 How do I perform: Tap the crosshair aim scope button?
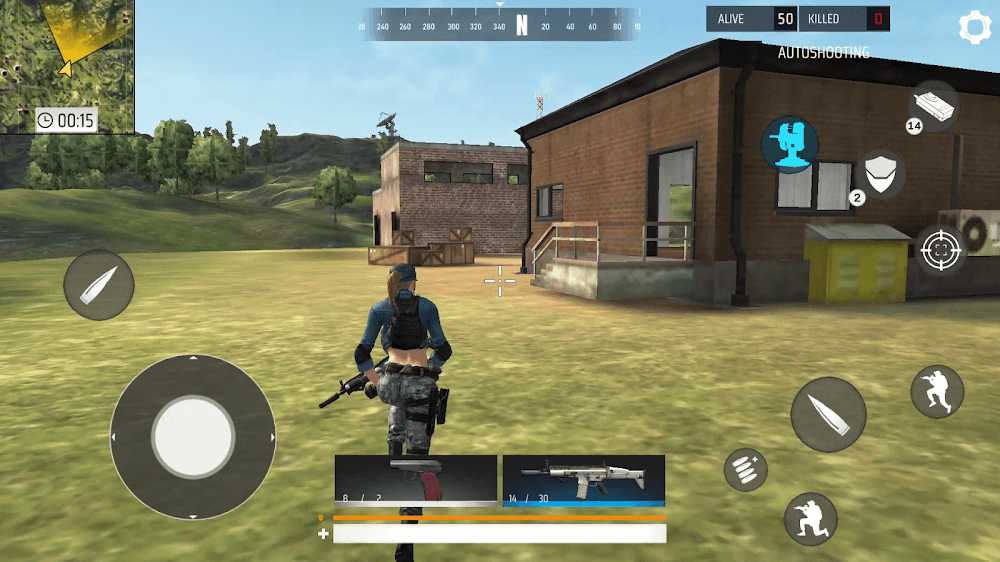coord(940,249)
